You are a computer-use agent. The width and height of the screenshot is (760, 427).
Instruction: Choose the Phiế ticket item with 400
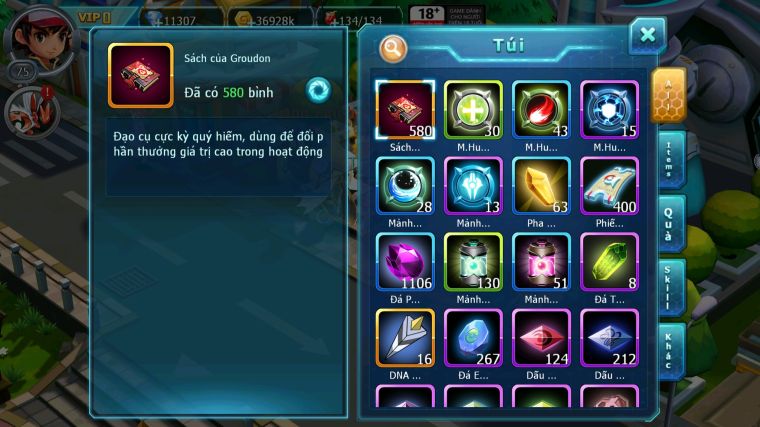pyautogui.click(x=609, y=186)
